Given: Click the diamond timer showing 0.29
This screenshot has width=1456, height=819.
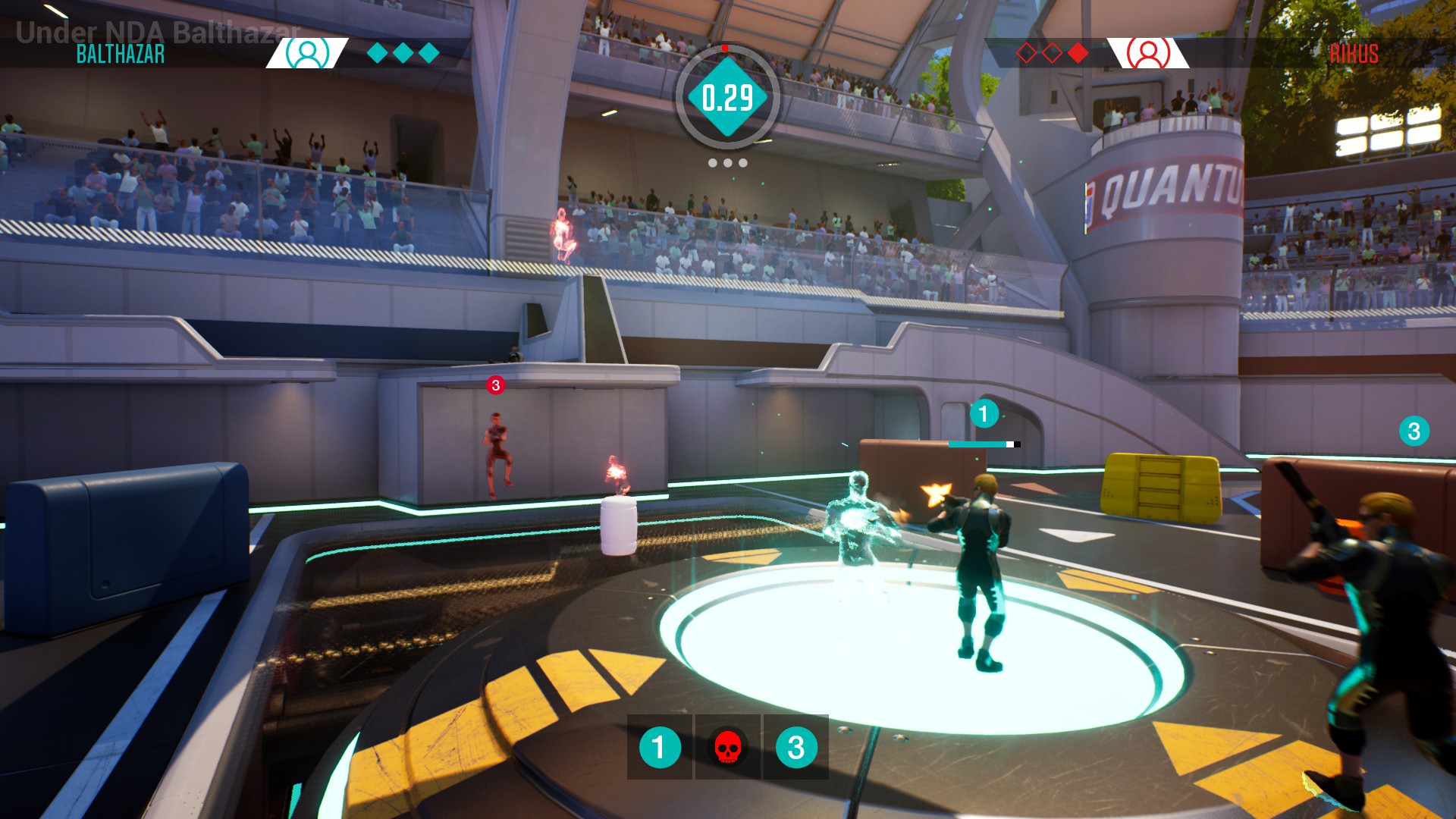Looking at the screenshot, I should point(727,96).
